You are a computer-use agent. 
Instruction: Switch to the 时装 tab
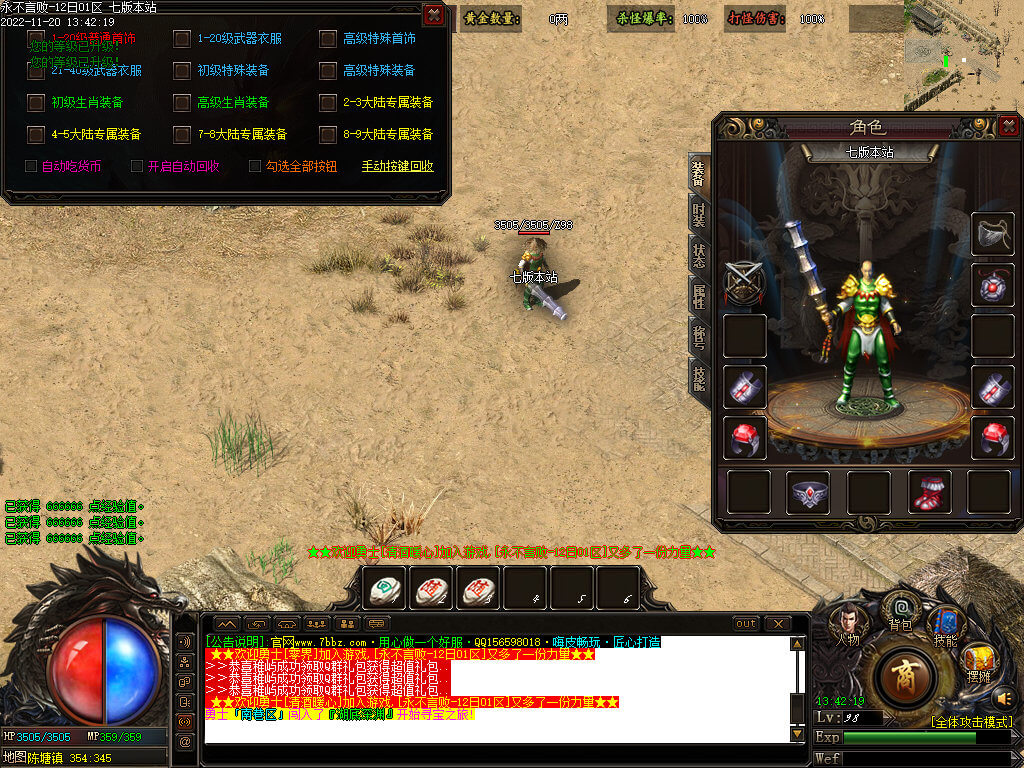pos(699,216)
